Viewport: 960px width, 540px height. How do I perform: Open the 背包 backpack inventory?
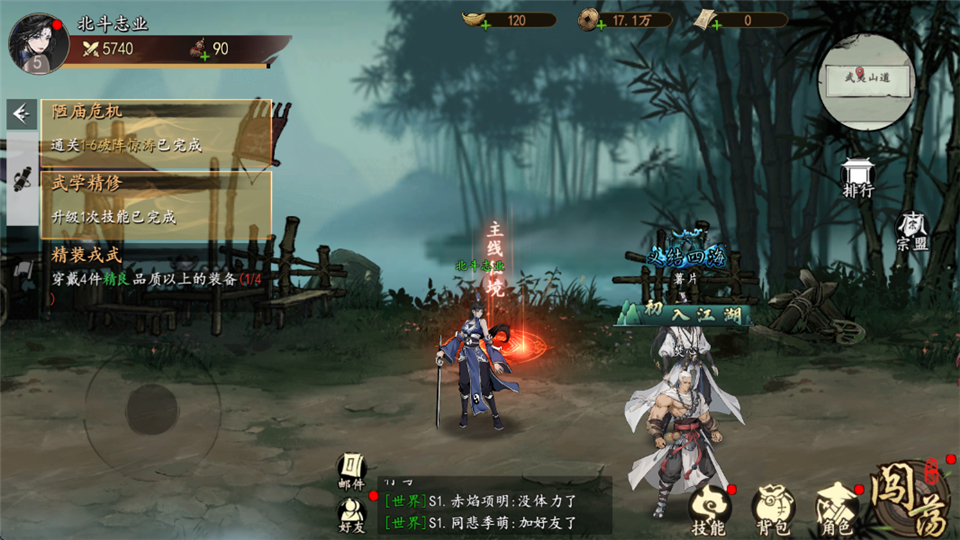tap(772, 510)
